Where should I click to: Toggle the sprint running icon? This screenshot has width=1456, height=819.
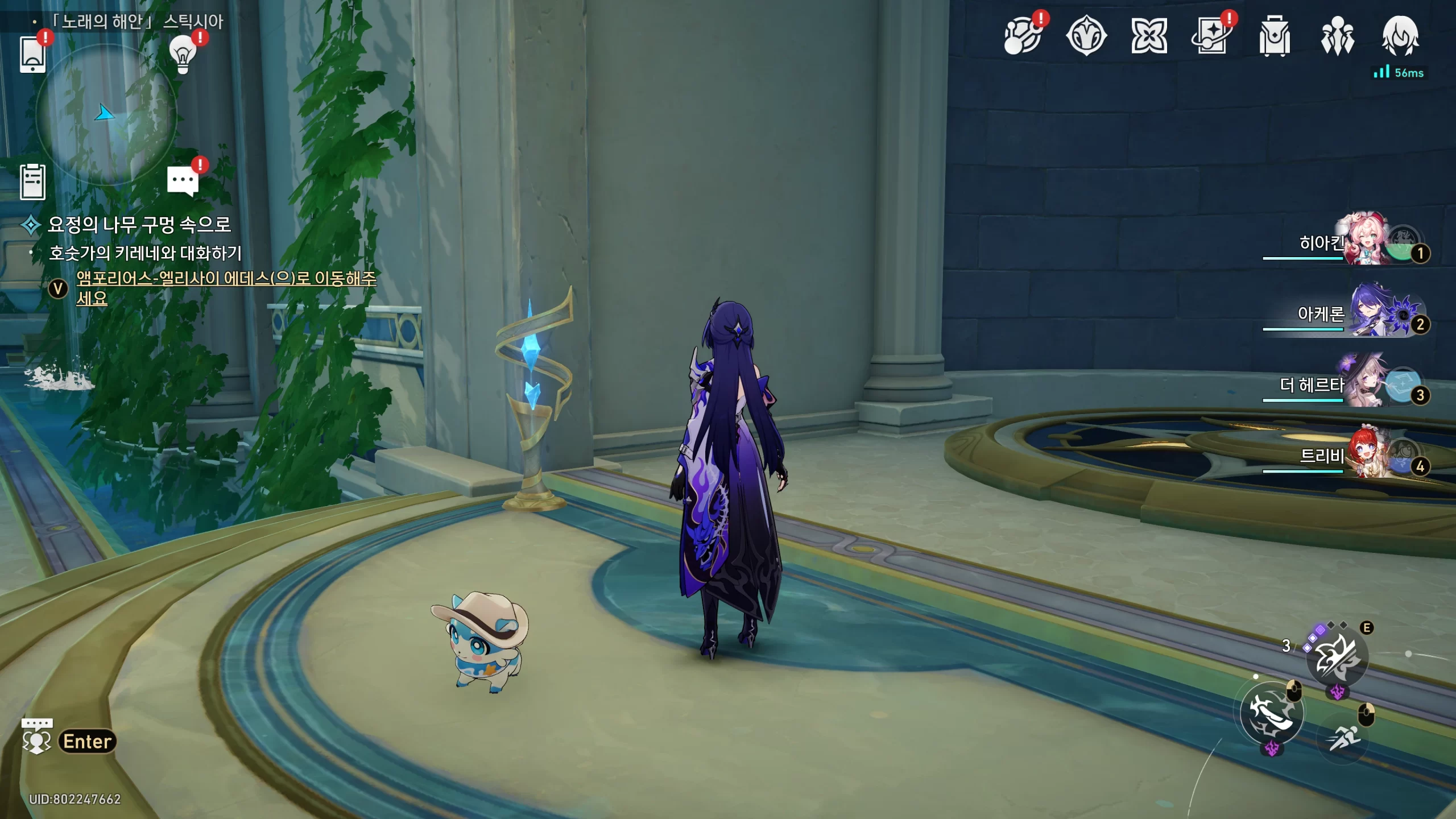1345,738
